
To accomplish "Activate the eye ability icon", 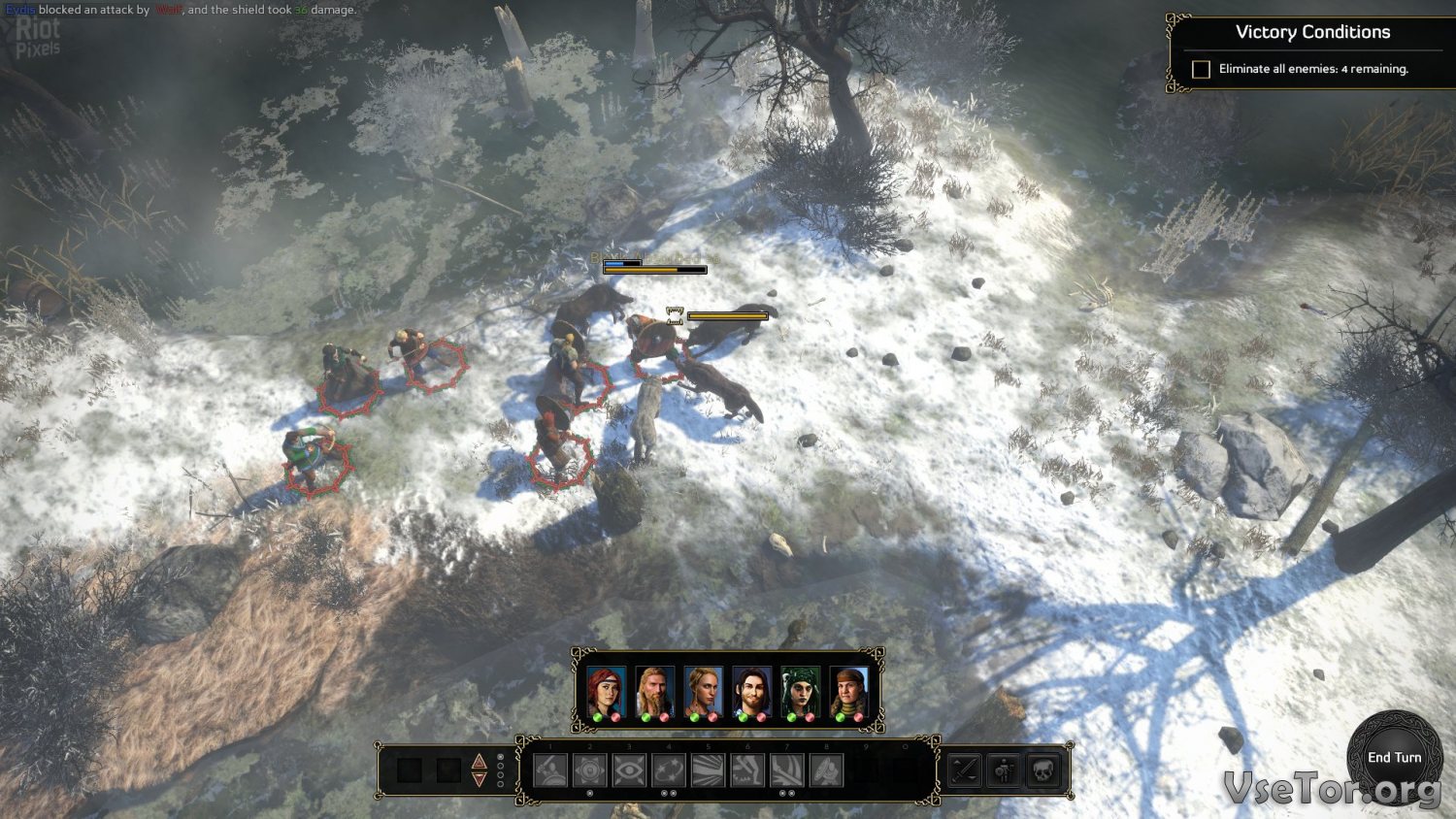I will point(629,770).
